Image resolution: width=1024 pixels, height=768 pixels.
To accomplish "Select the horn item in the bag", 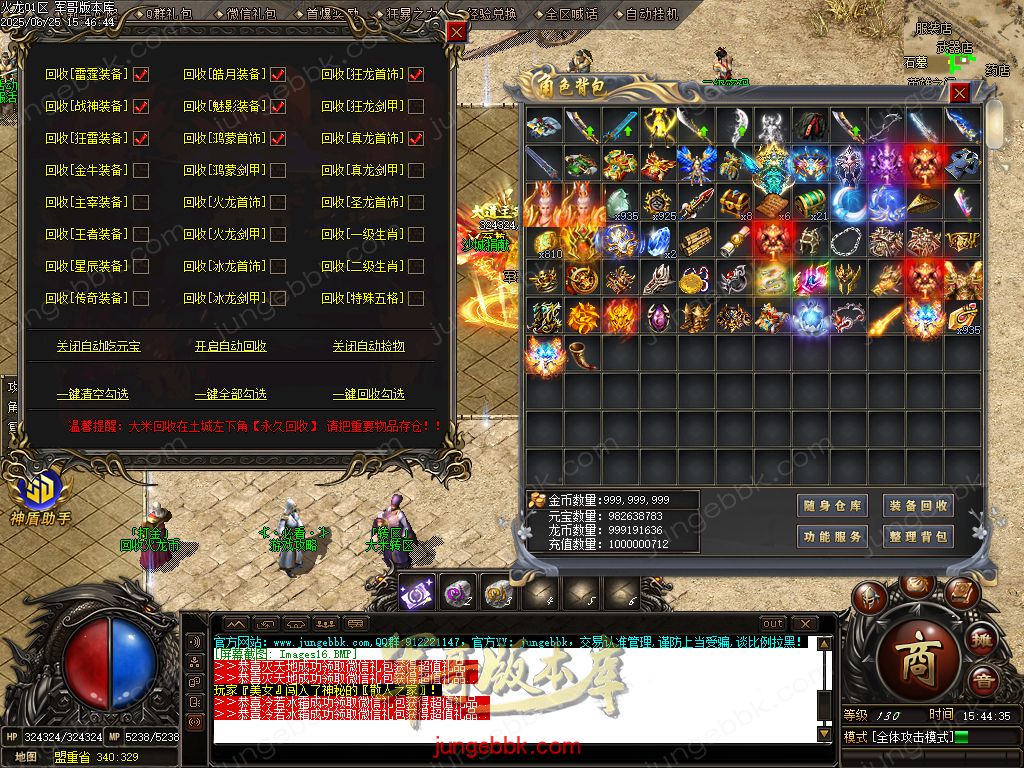I will pyautogui.click(x=582, y=353).
